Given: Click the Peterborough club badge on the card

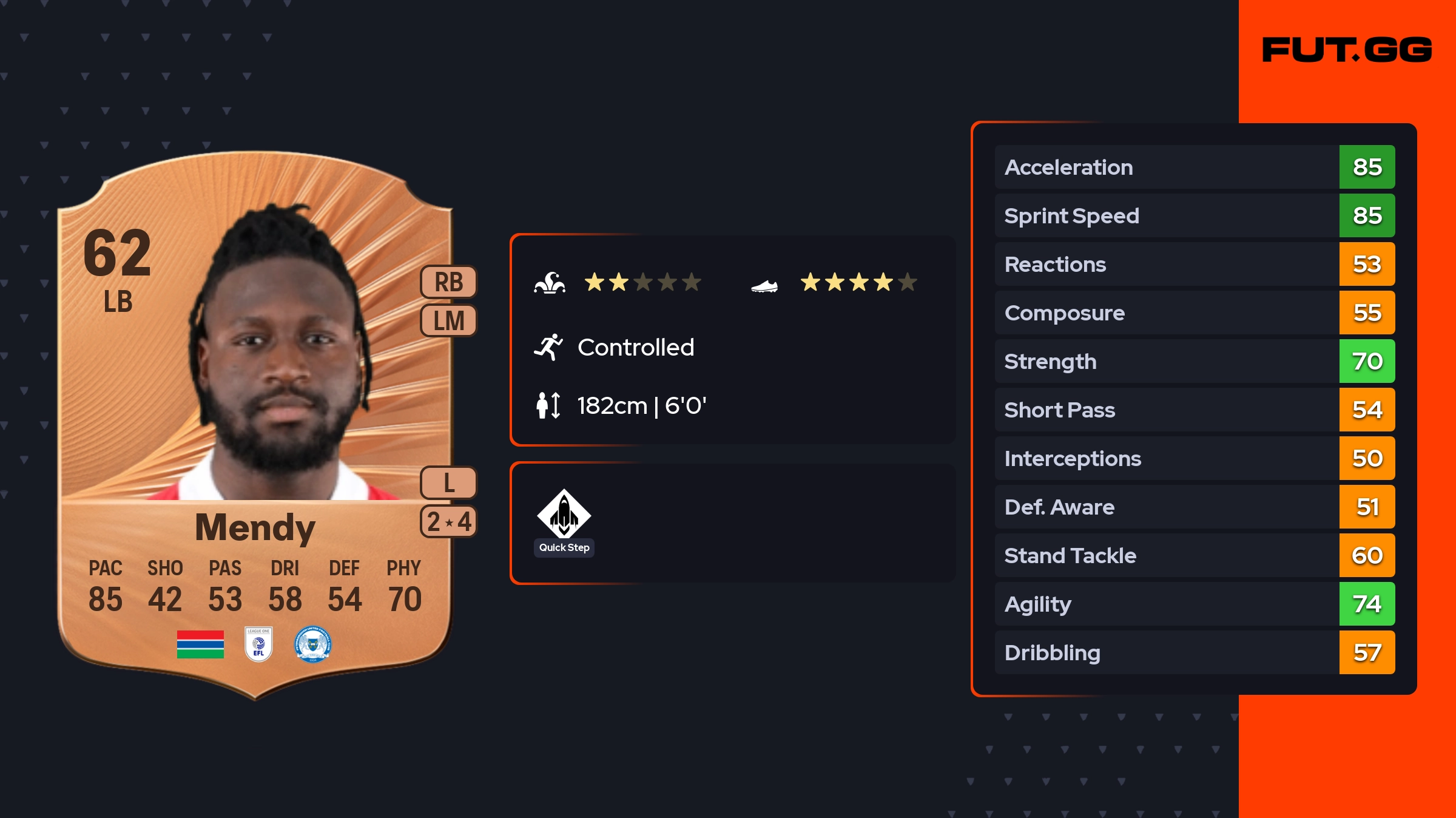Looking at the screenshot, I should tap(312, 644).
